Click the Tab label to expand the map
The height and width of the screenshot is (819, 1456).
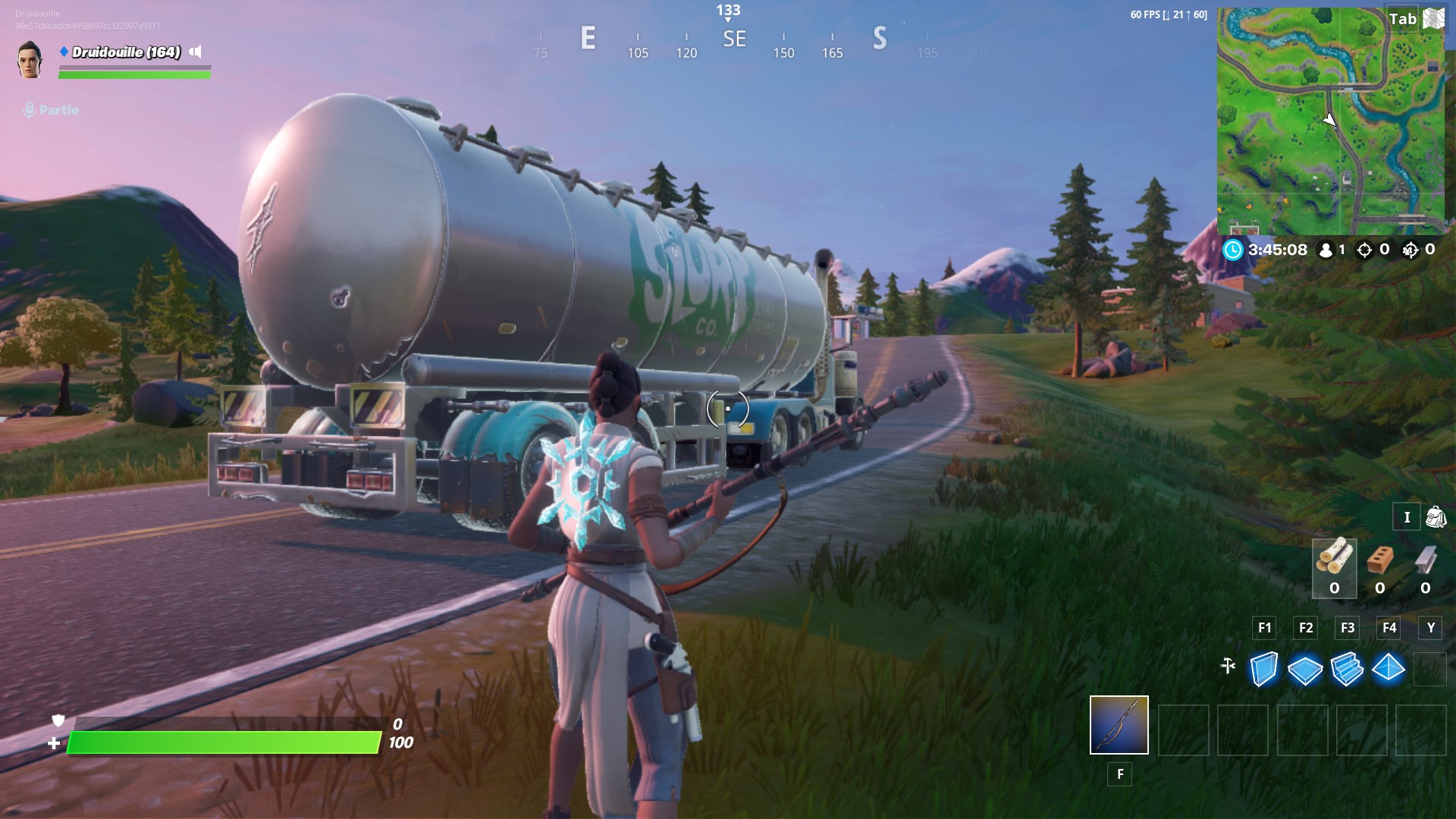tap(1404, 19)
